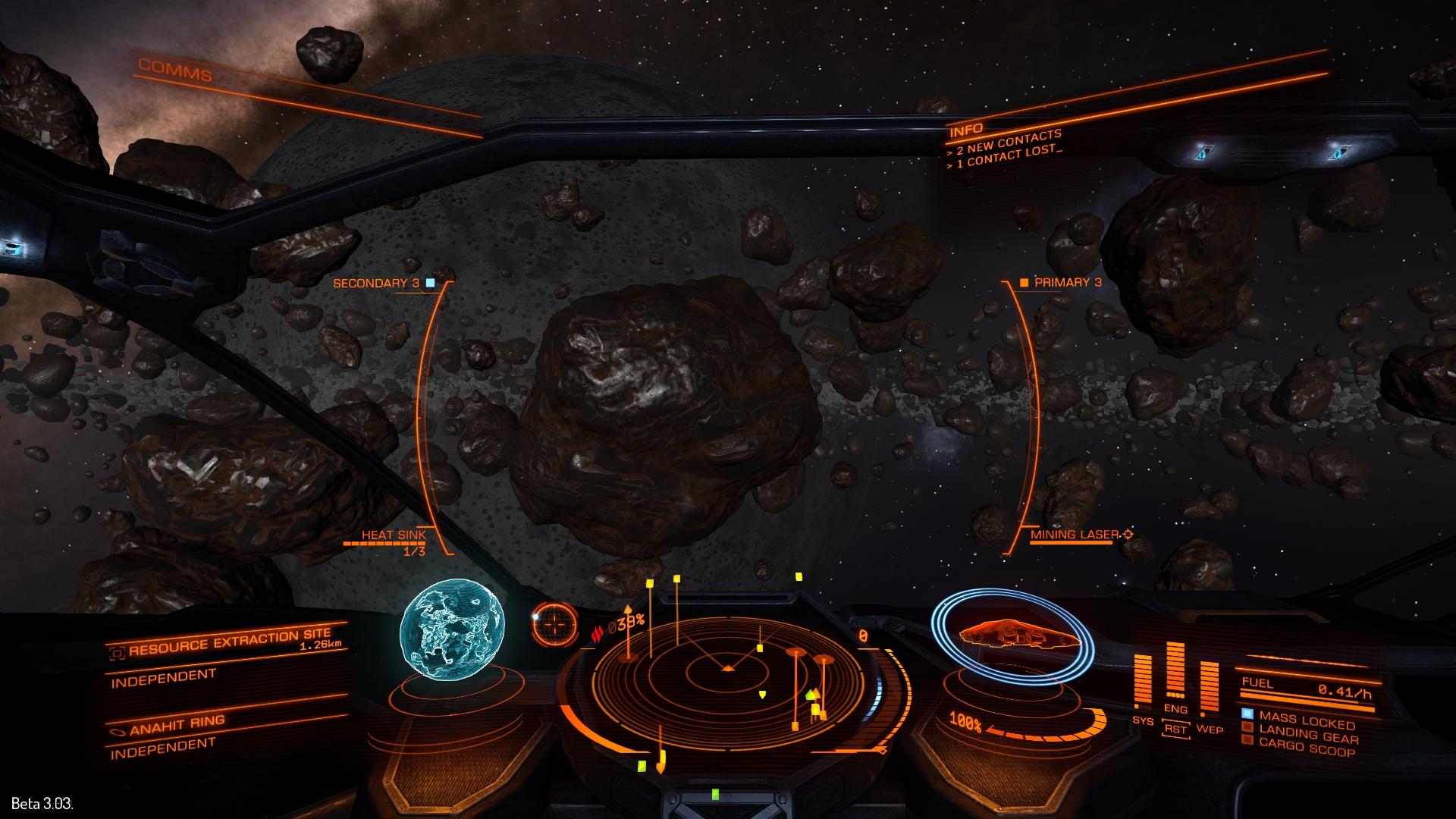Click the orange navigation compass
1456x819 pixels.
tap(555, 624)
